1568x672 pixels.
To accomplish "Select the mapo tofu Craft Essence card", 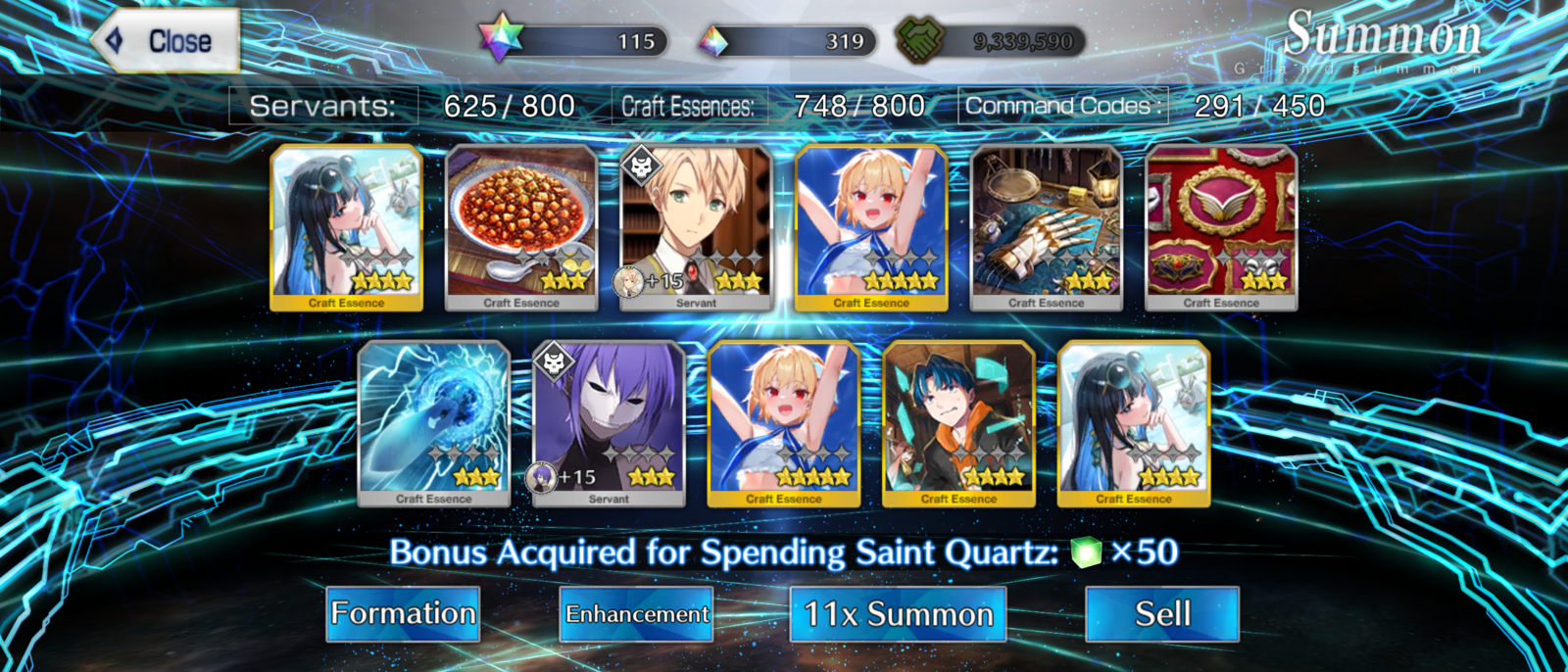I will click(521, 227).
